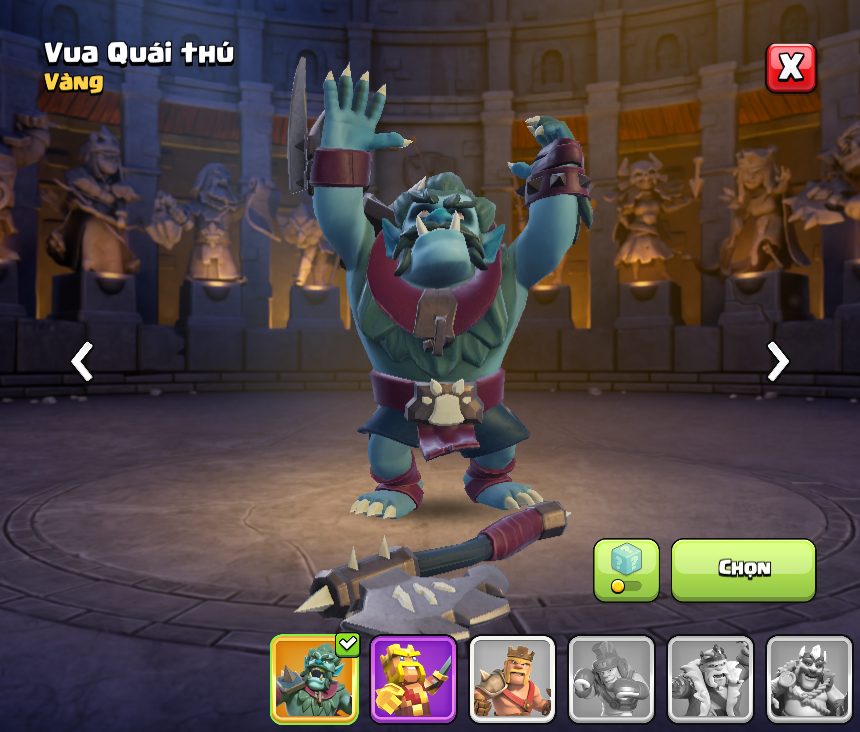The height and width of the screenshot is (732, 860).
Task: Select the blue Beast King skin thumbnail
Action: click(314, 679)
